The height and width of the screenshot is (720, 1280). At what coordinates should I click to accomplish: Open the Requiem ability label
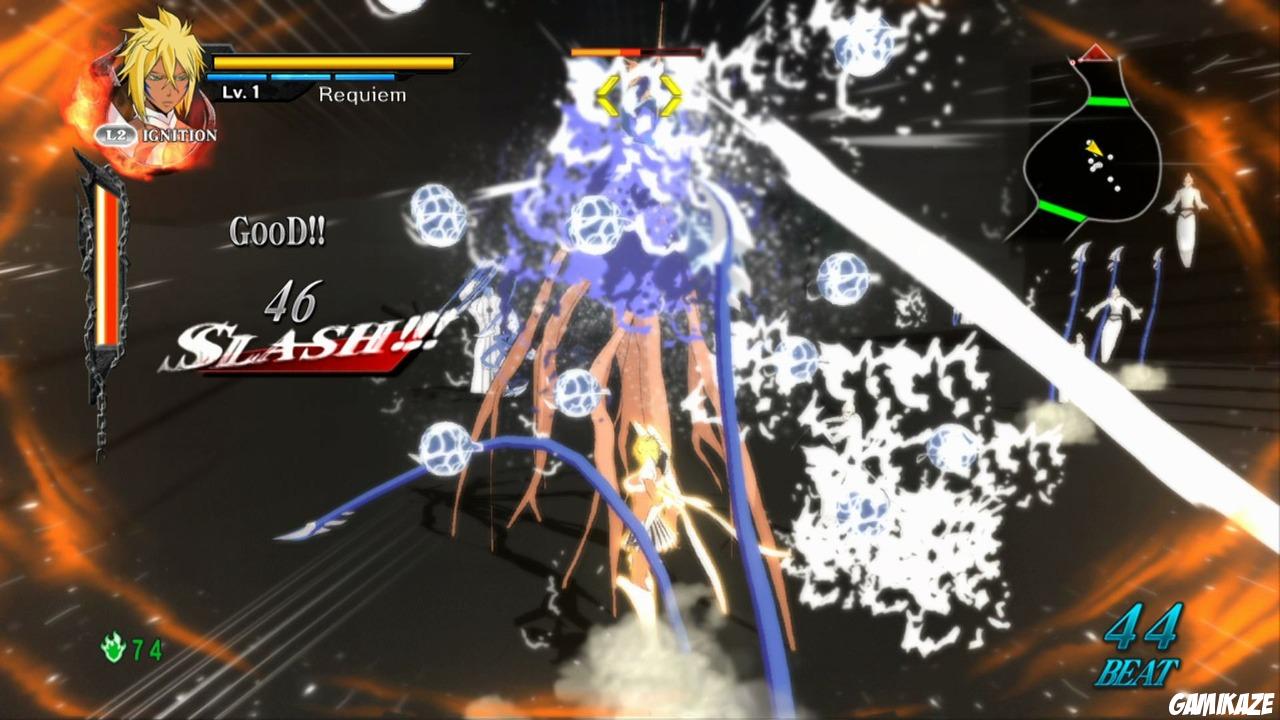[362, 95]
